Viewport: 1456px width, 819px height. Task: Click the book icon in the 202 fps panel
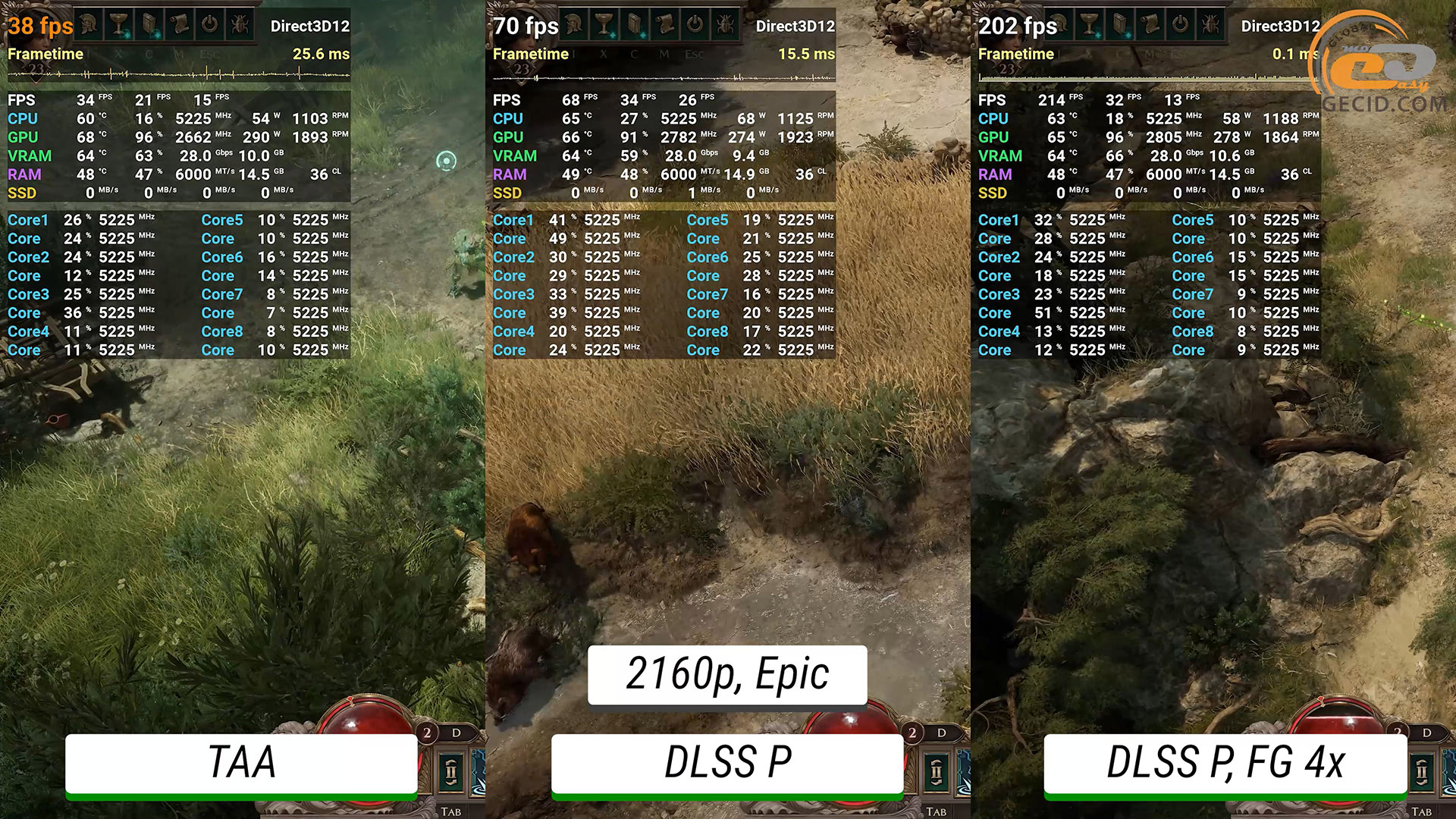pos(1120,25)
